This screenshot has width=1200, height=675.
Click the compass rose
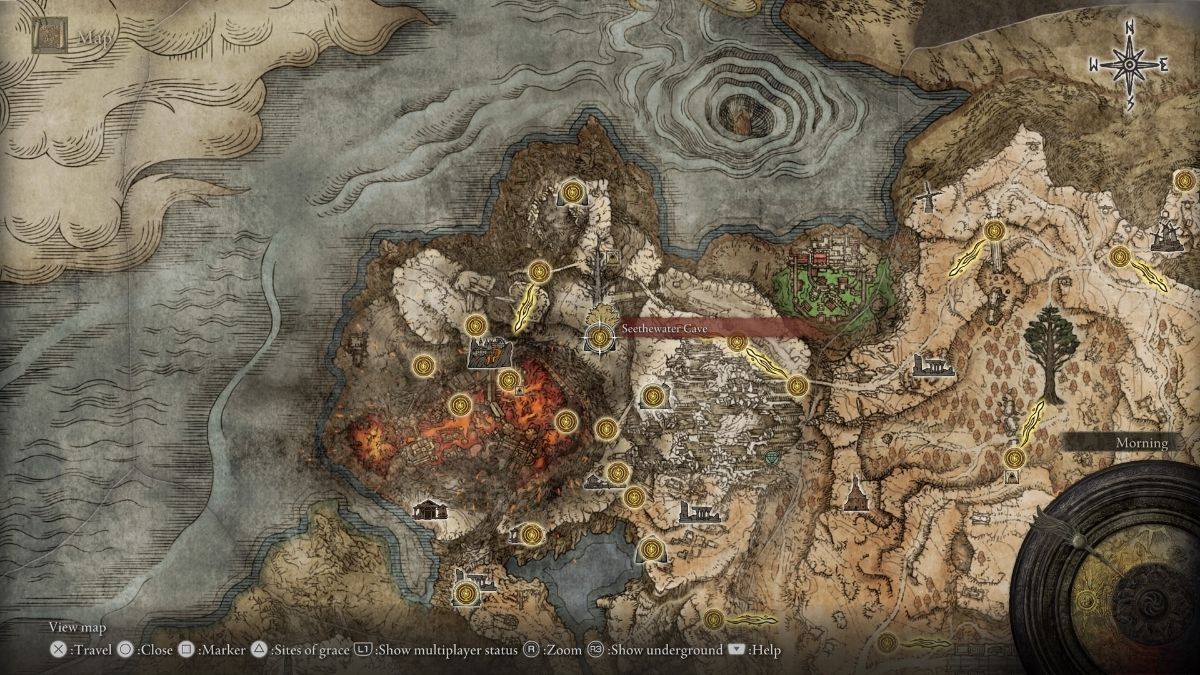1129,65
